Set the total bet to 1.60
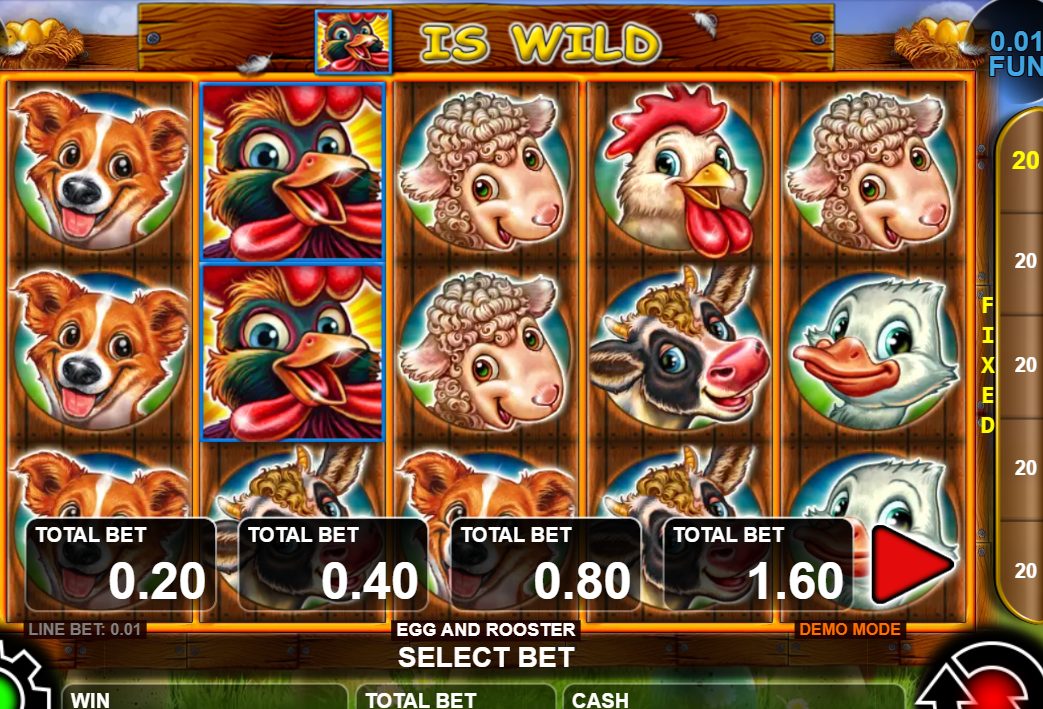 click(x=758, y=564)
